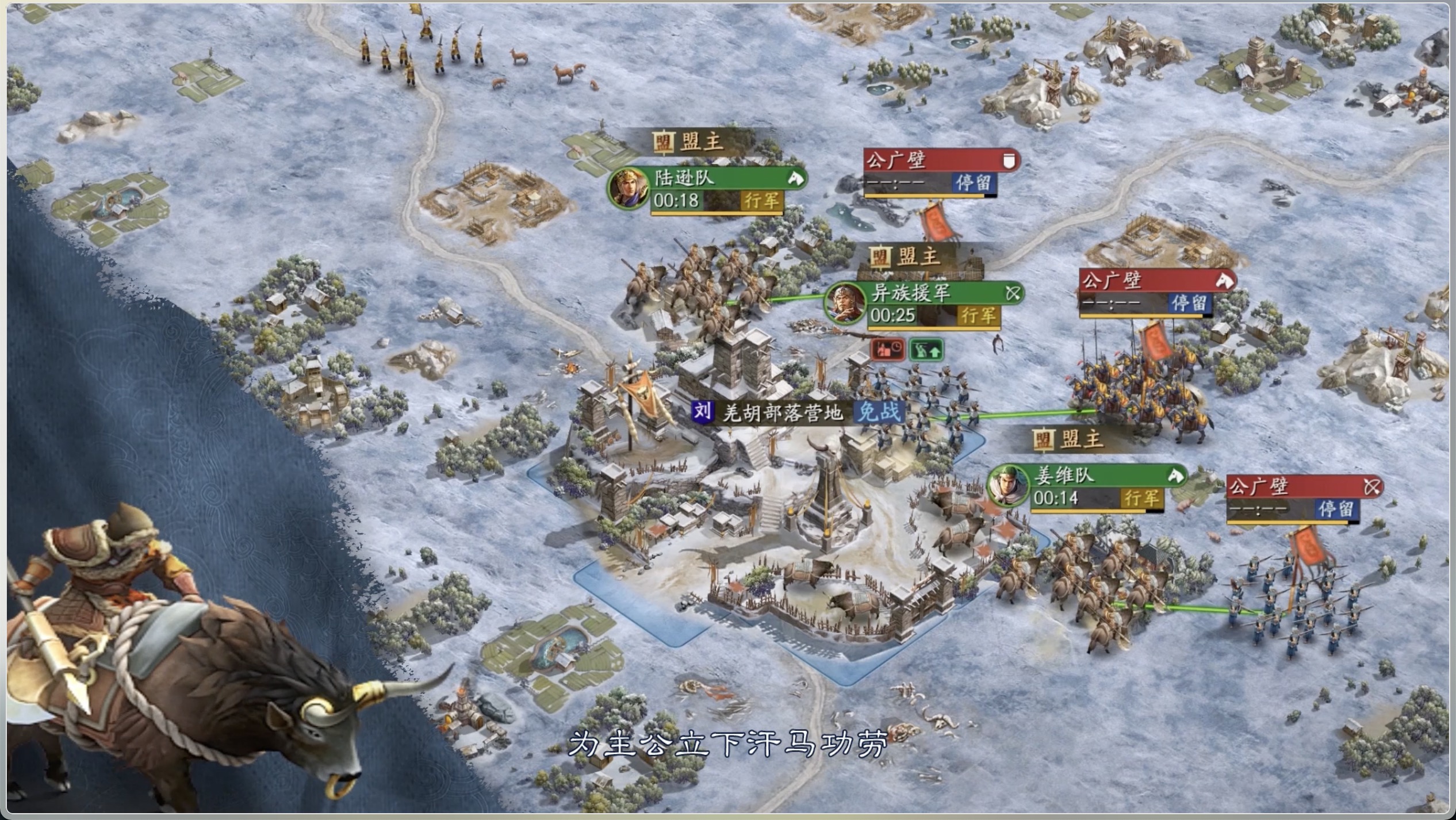1456x820 pixels.
Task: Open the 羌胡部落营地 city label
Action: [x=782, y=412]
